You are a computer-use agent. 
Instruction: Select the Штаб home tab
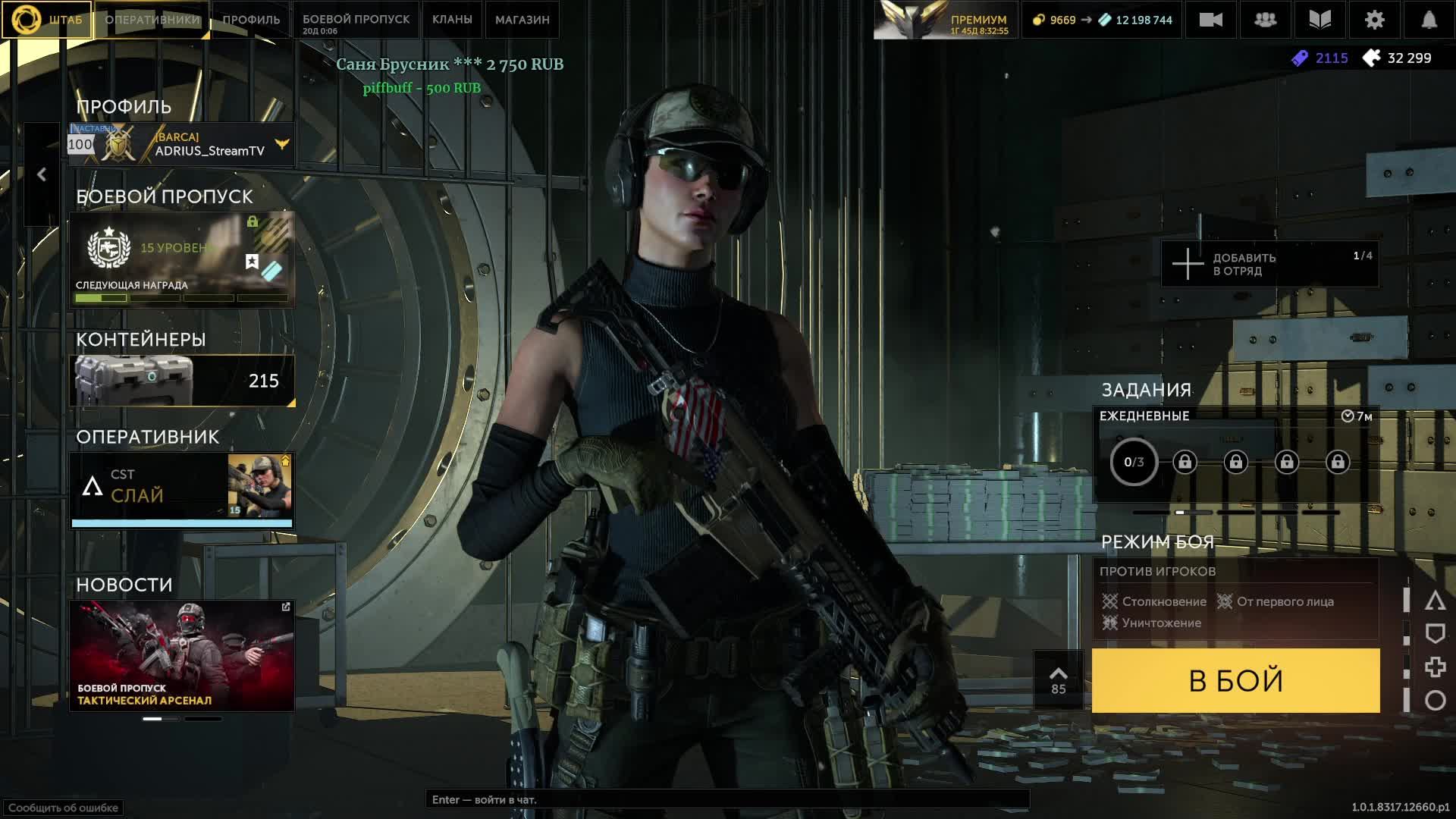47,20
